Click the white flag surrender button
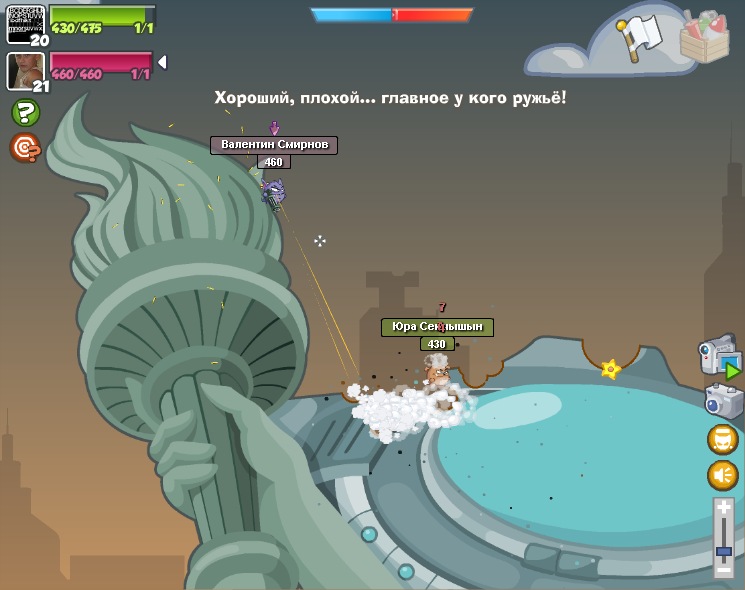 (x=640, y=36)
